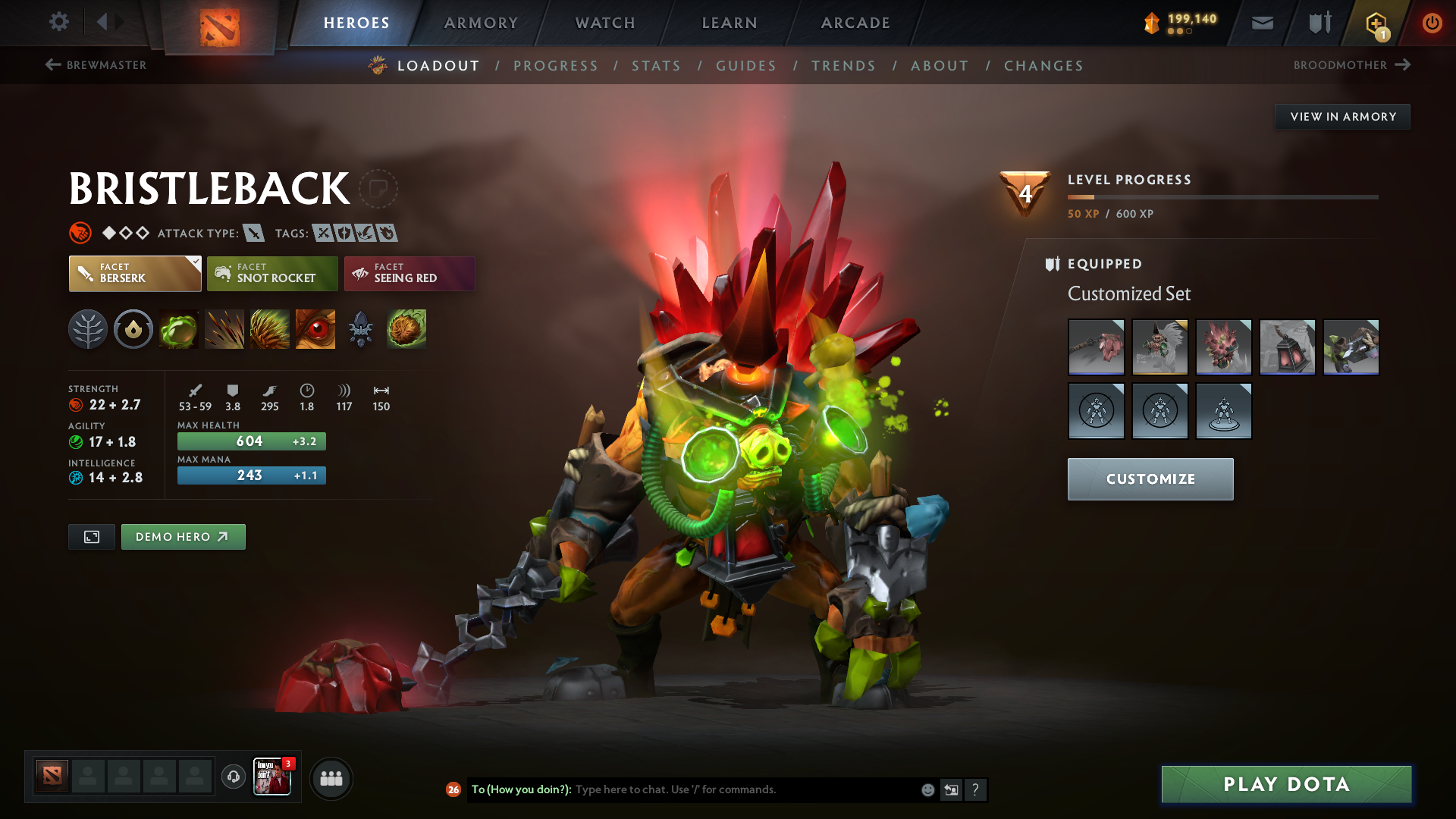Click the power quit button
Viewport: 1456px width, 819px height.
coord(1432,23)
